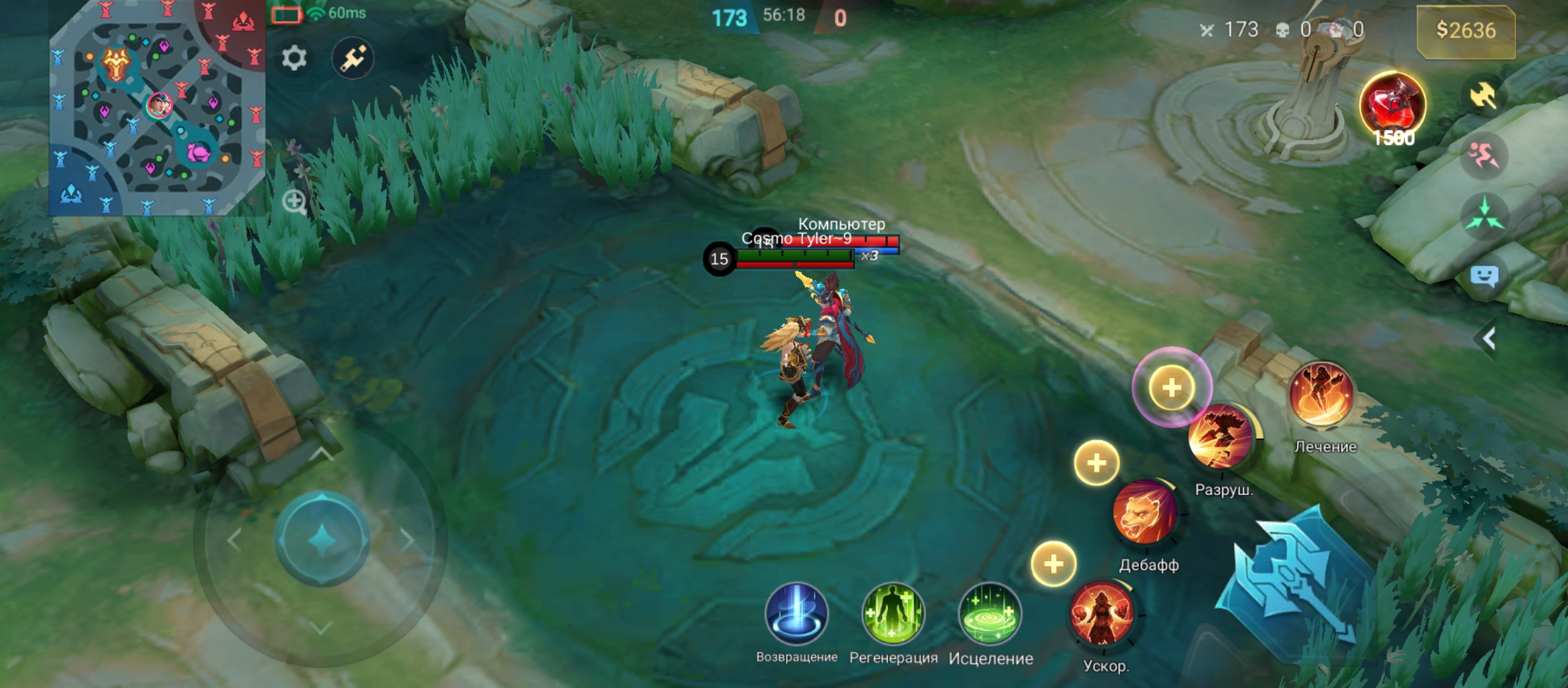Image resolution: width=1568 pixels, height=688 pixels.
Task: Open the quick chat smiley bubble
Action: [1485, 276]
